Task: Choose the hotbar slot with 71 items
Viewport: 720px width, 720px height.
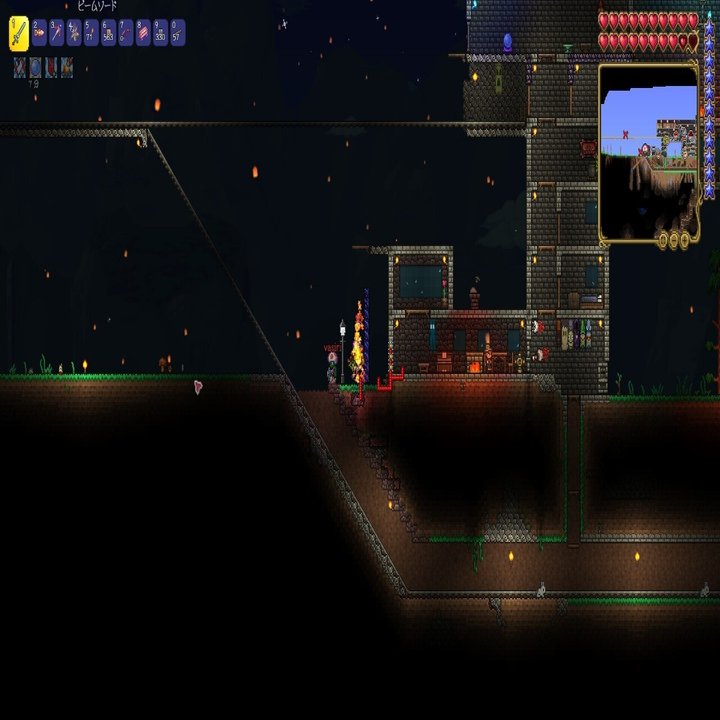Action: (91, 34)
